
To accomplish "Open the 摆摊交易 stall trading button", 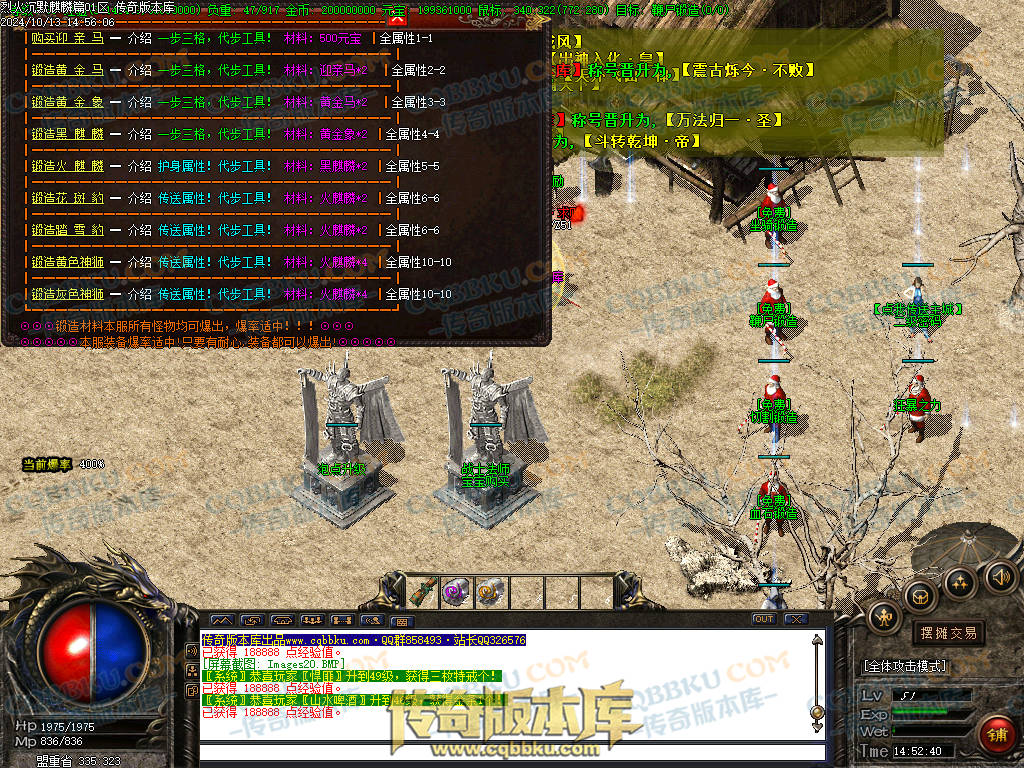I will tap(947, 632).
